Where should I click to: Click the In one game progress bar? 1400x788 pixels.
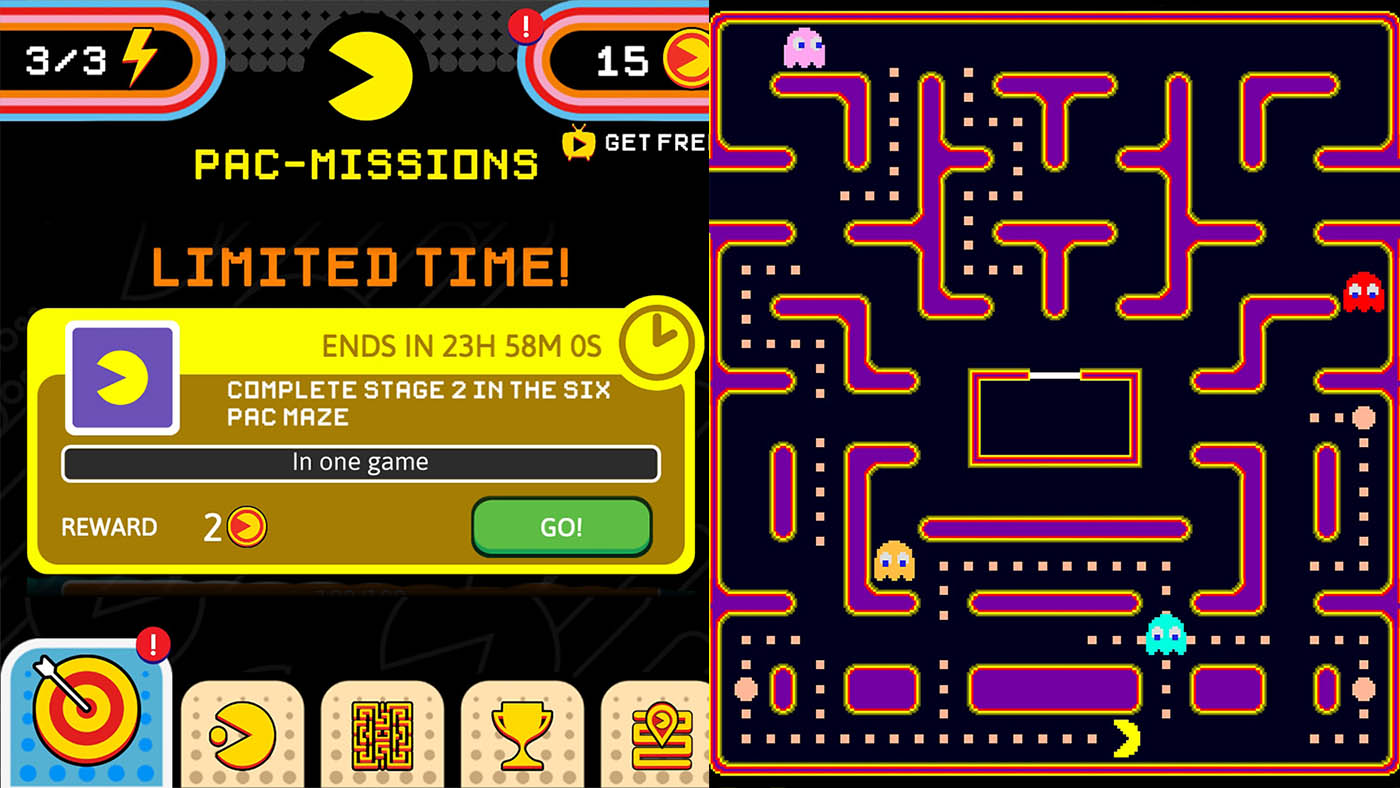pos(360,462)
